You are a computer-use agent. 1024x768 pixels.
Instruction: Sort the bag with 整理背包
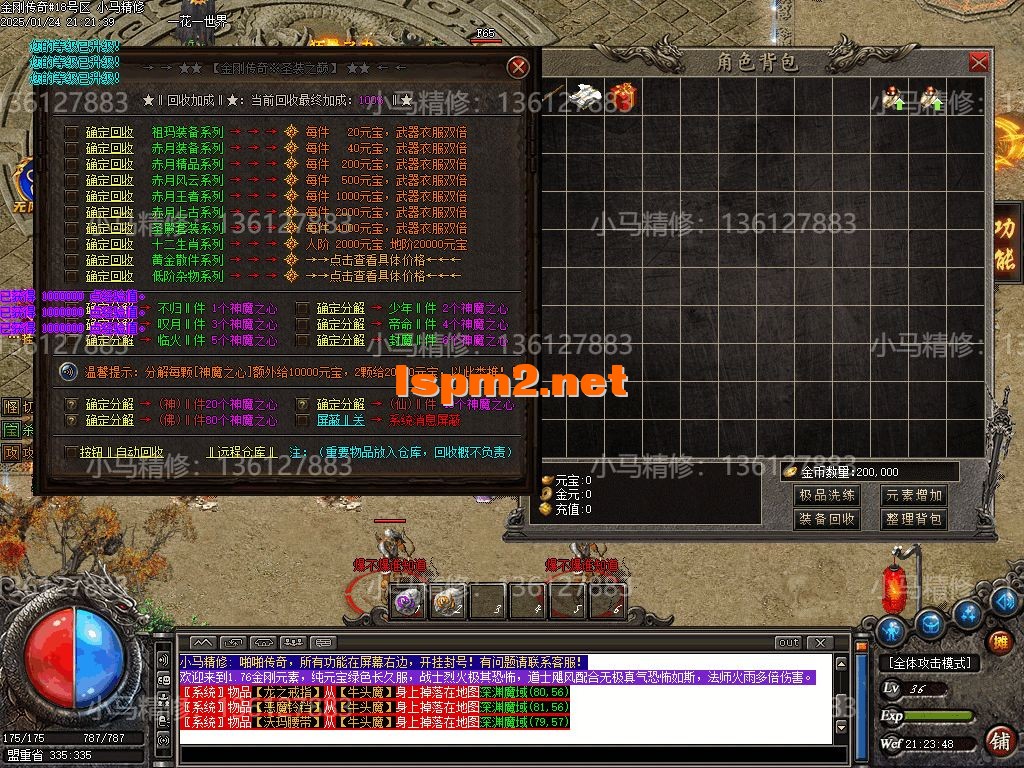(914, 519)
